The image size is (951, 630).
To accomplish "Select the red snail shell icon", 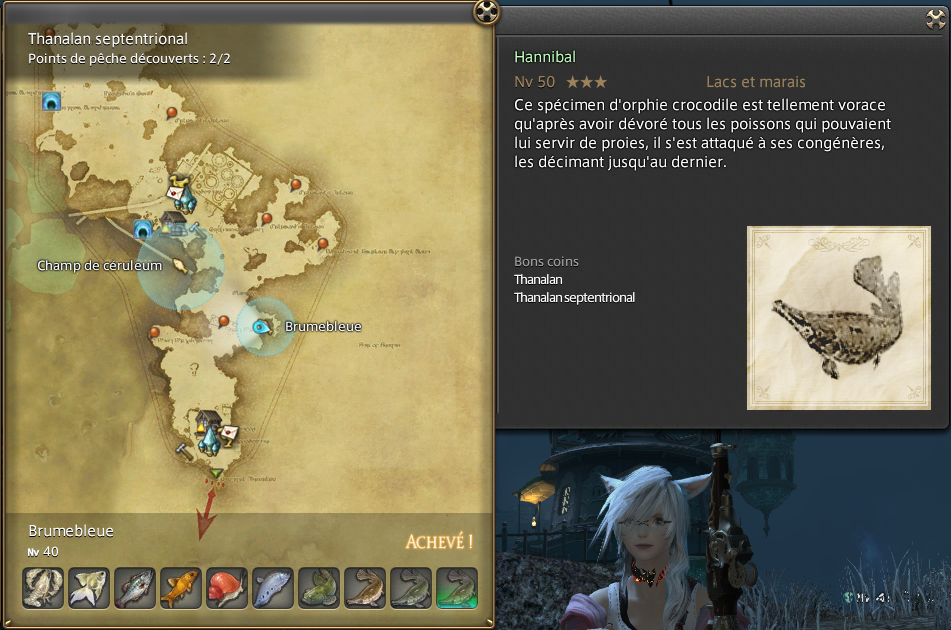I will tap(227, 588).
